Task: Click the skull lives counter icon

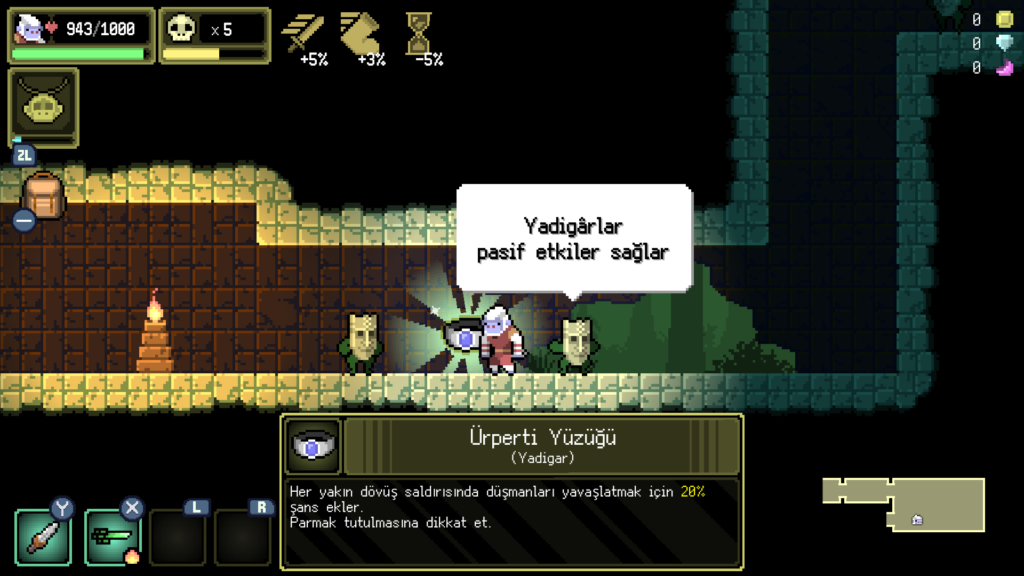Action: tap(182, 29)
